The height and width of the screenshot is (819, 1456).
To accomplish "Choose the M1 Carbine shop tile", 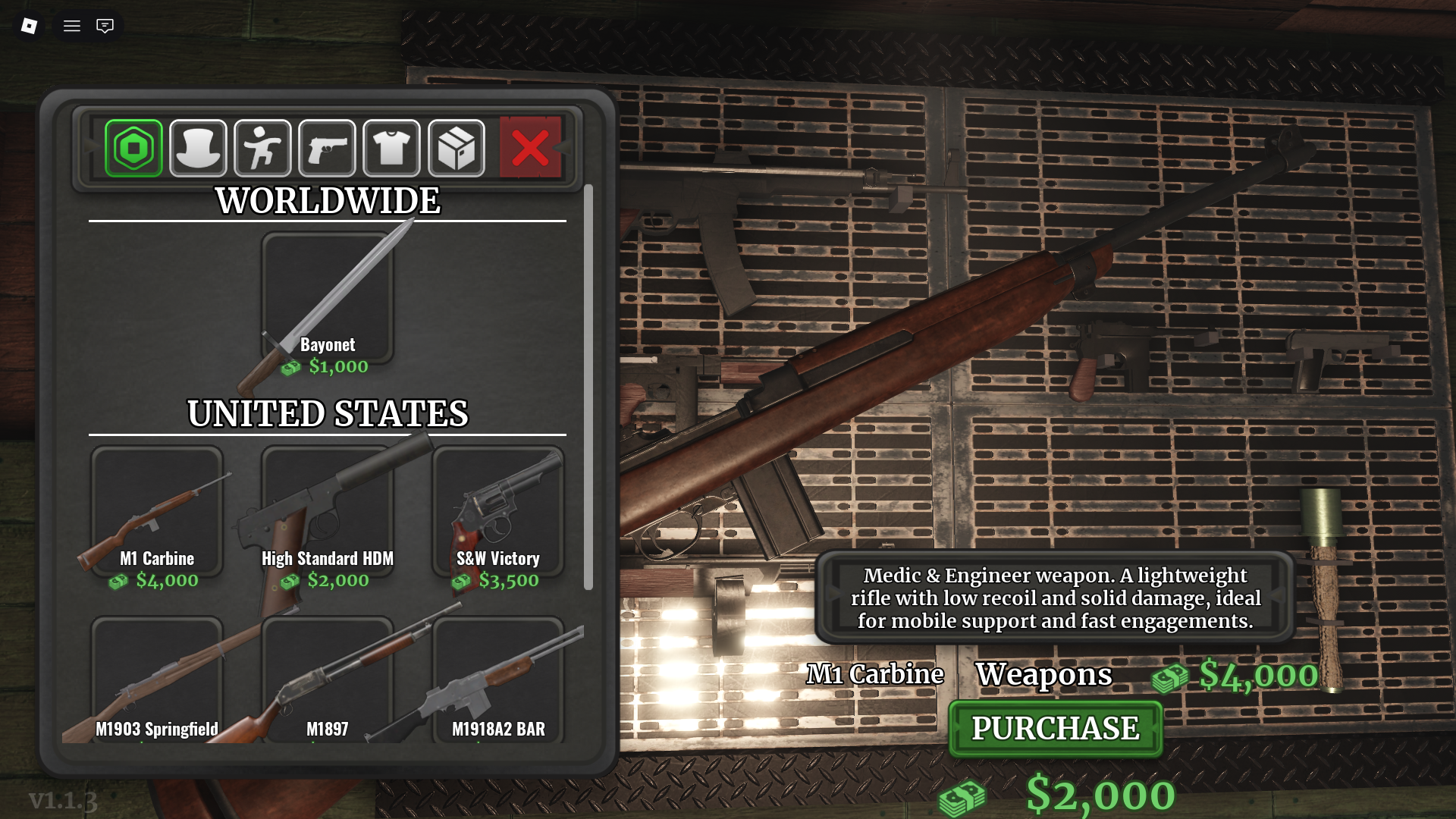I will (x=157, y=512).
